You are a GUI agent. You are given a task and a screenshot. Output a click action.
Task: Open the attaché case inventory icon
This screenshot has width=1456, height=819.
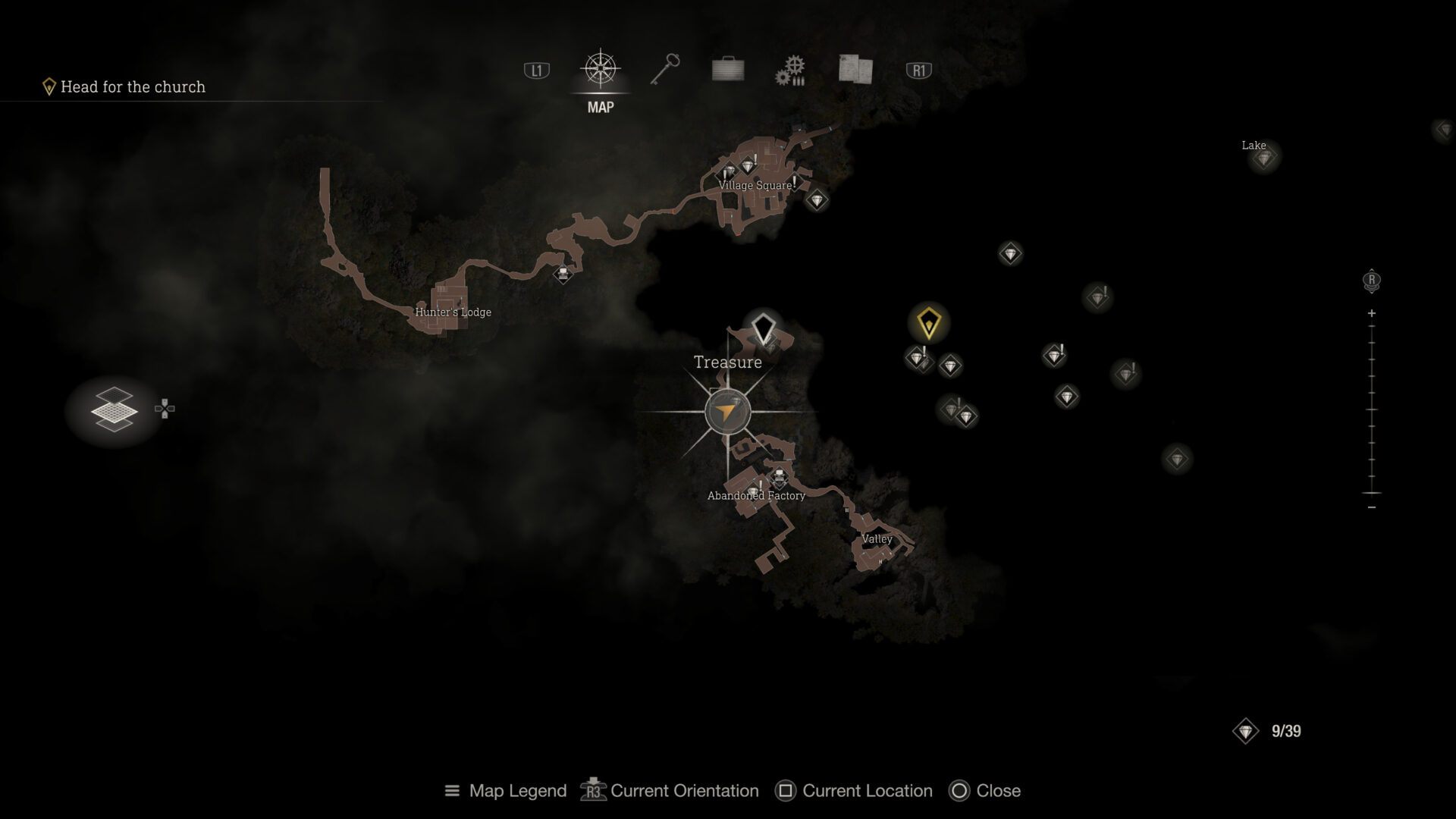[x=726, y=68]
